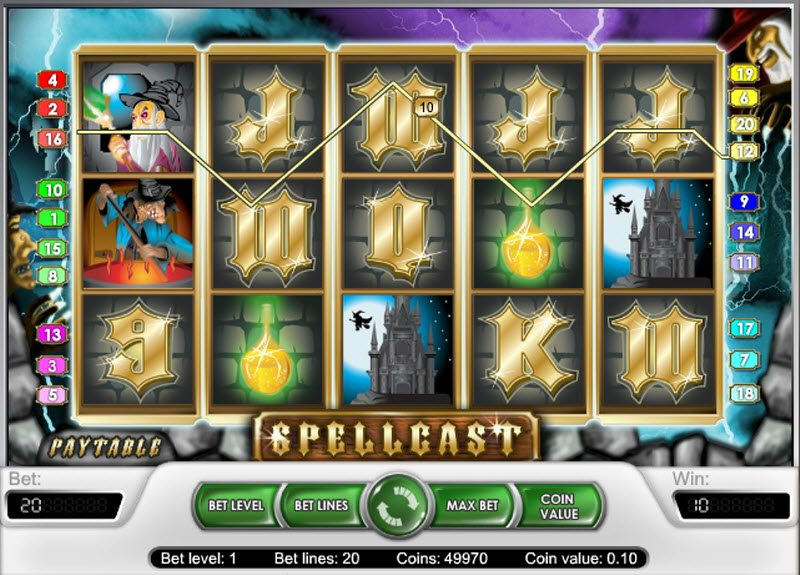This screenshot has width=800, height=575.
Task: Select payline 11 purple marker
Action: [743, 262]
